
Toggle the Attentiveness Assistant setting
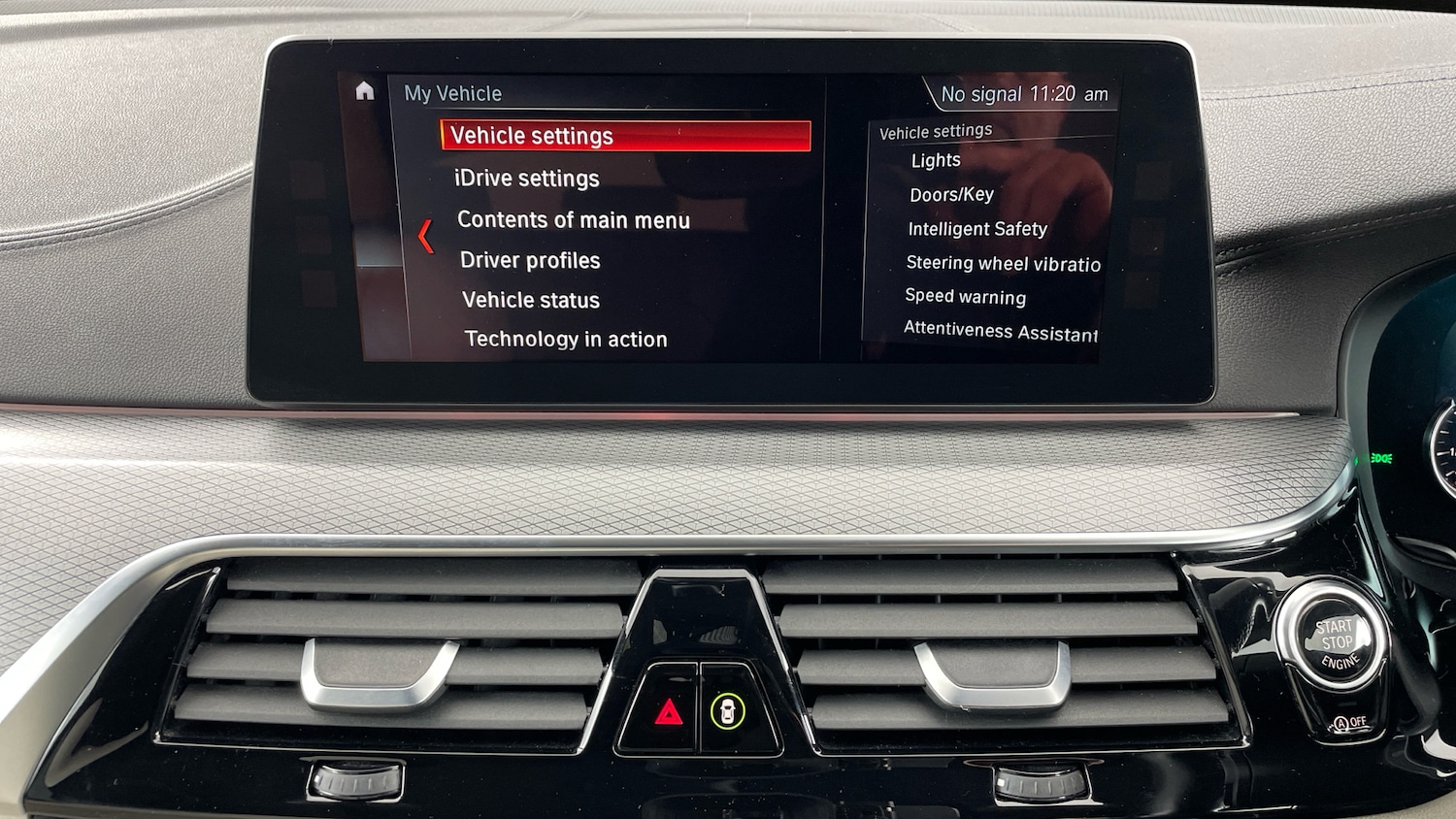(x=1000, y=331)
